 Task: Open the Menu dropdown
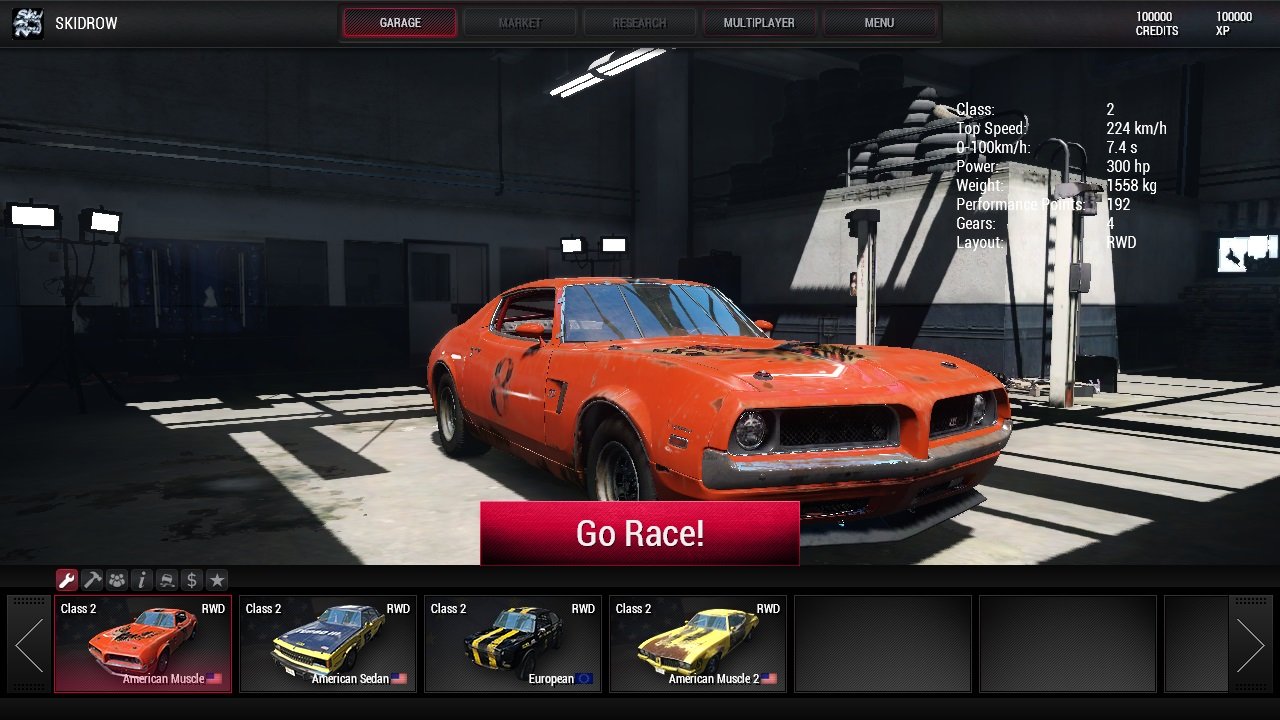(x=879, y=21)
